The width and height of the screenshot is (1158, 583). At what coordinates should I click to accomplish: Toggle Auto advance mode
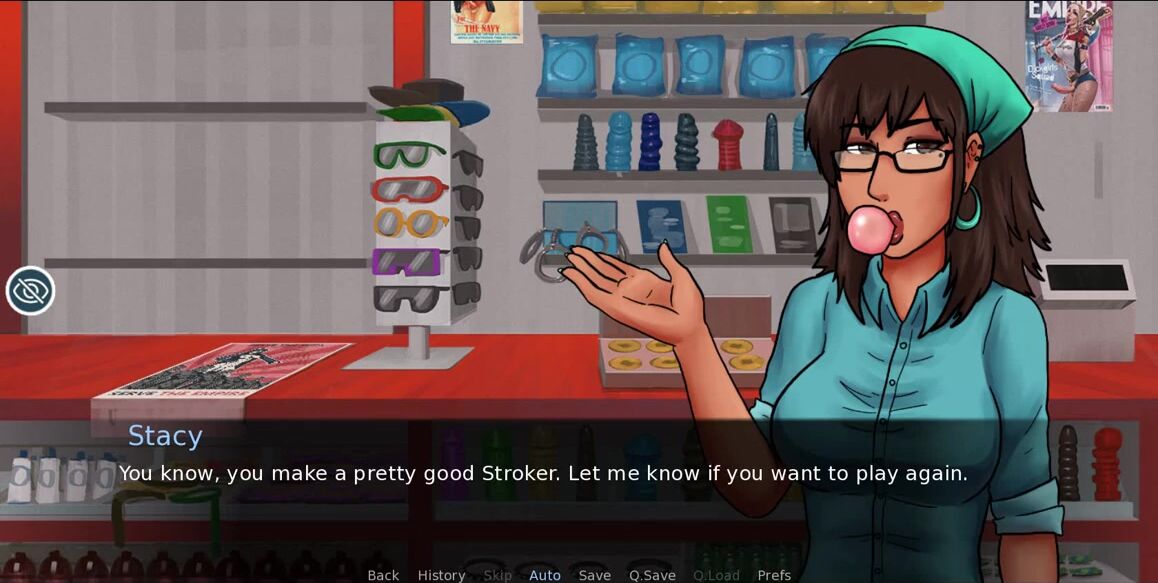click(x=545, y=575)
